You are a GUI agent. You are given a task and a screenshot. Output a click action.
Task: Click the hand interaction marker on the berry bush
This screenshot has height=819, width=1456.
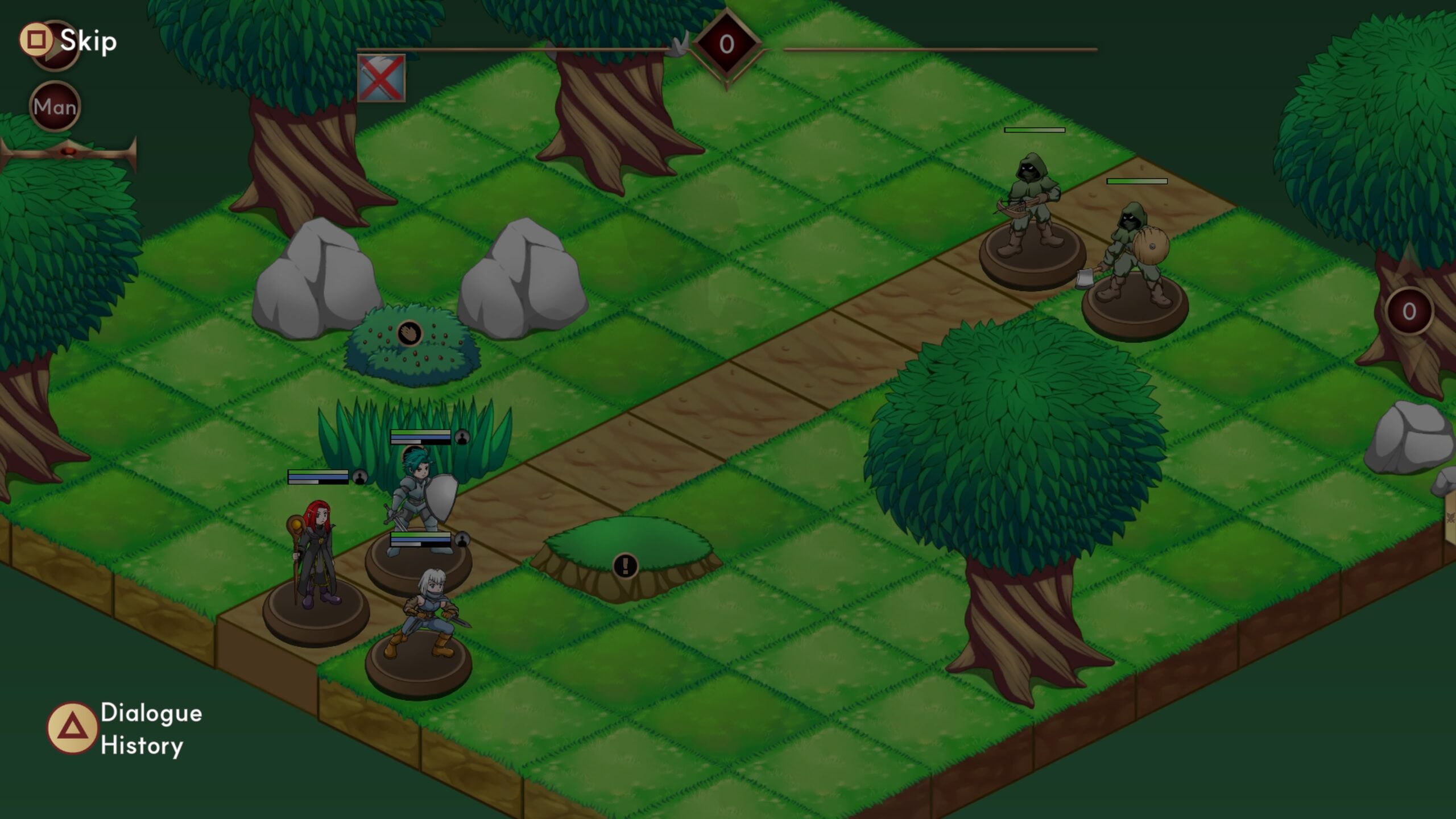pos(409,333)
